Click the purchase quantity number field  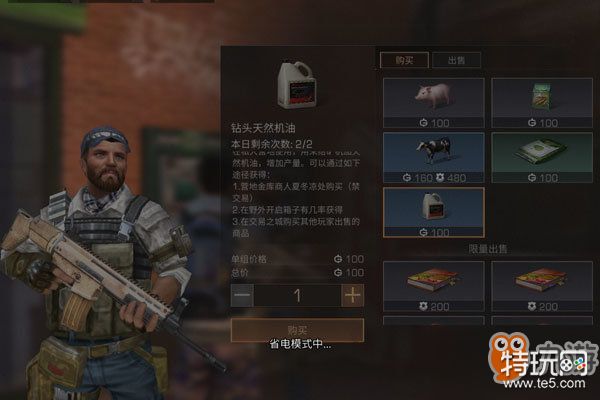[297, 295]
